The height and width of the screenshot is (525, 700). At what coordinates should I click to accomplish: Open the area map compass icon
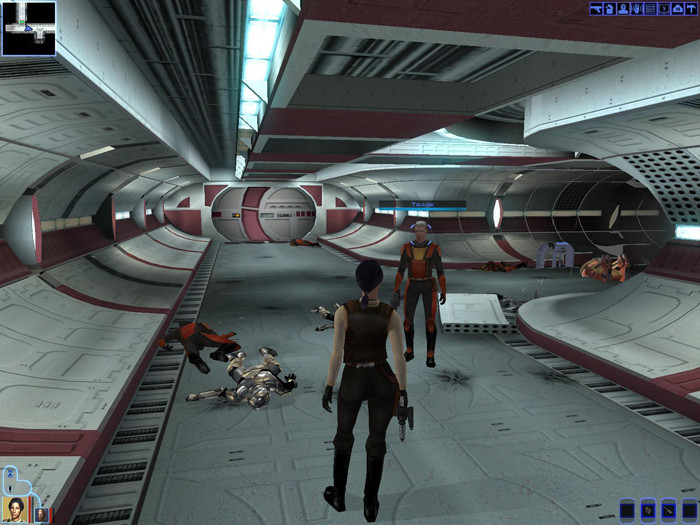677,8
